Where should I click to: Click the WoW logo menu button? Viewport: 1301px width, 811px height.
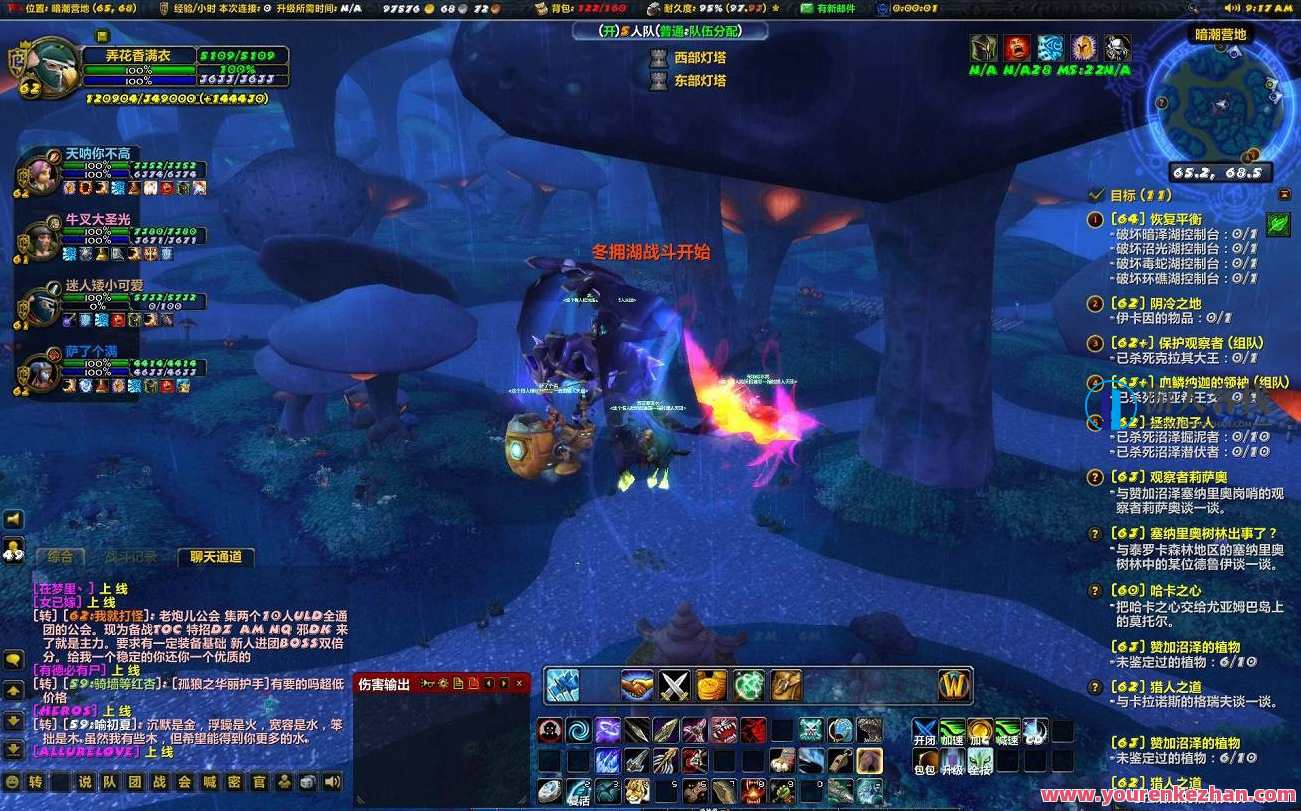[x=956, y=686]
